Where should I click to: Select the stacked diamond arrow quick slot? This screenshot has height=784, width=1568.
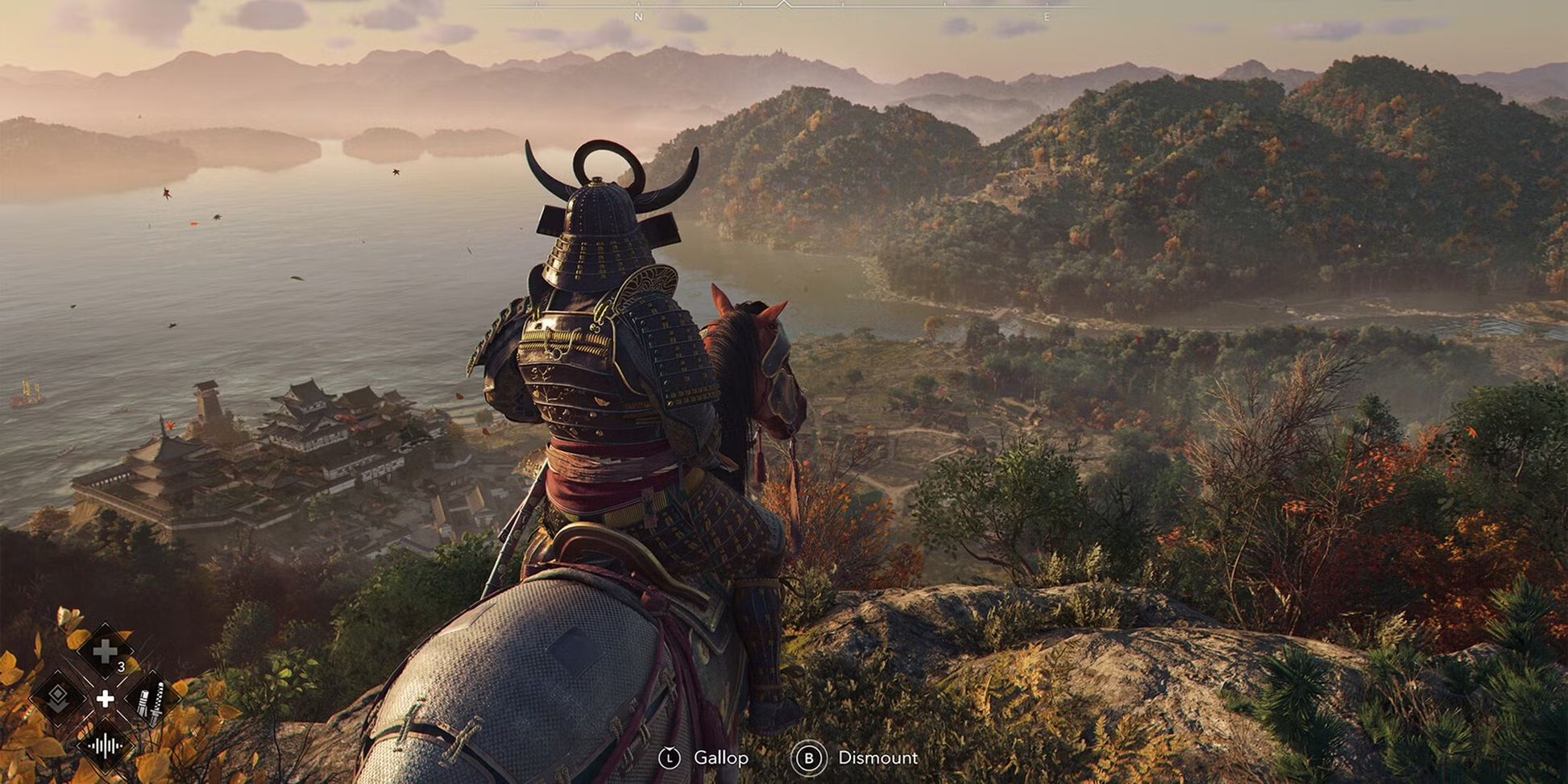[58, 698]
